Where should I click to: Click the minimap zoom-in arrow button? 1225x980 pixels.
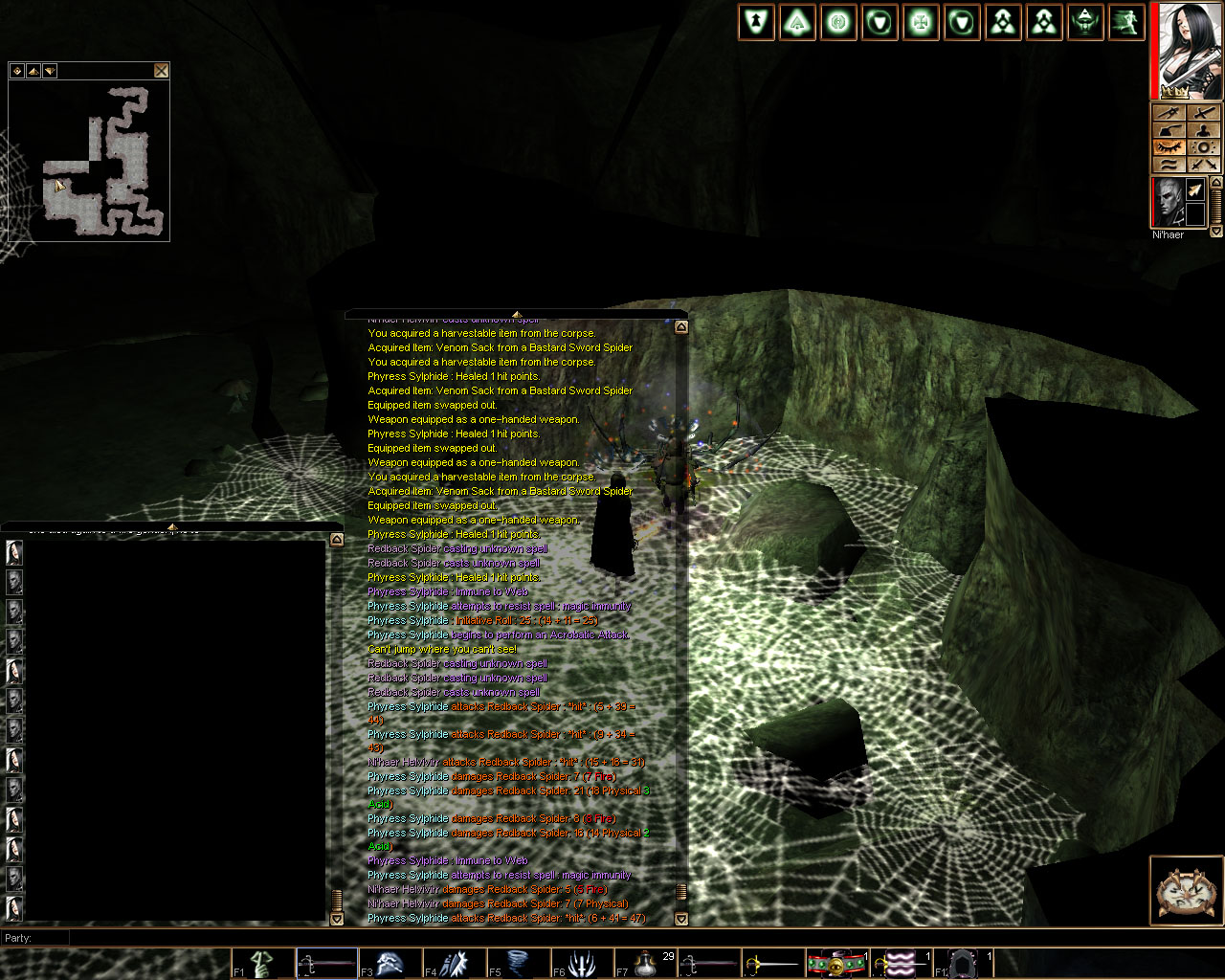coord(33,70)
